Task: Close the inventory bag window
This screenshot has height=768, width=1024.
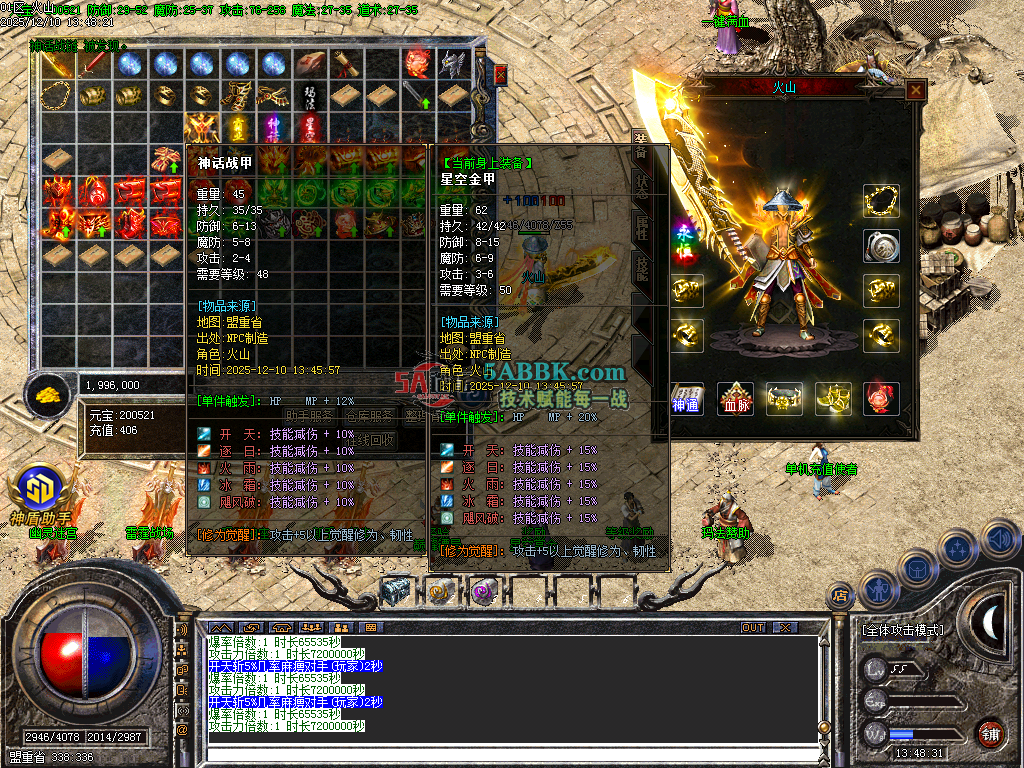Action: (x=501, y=74)
